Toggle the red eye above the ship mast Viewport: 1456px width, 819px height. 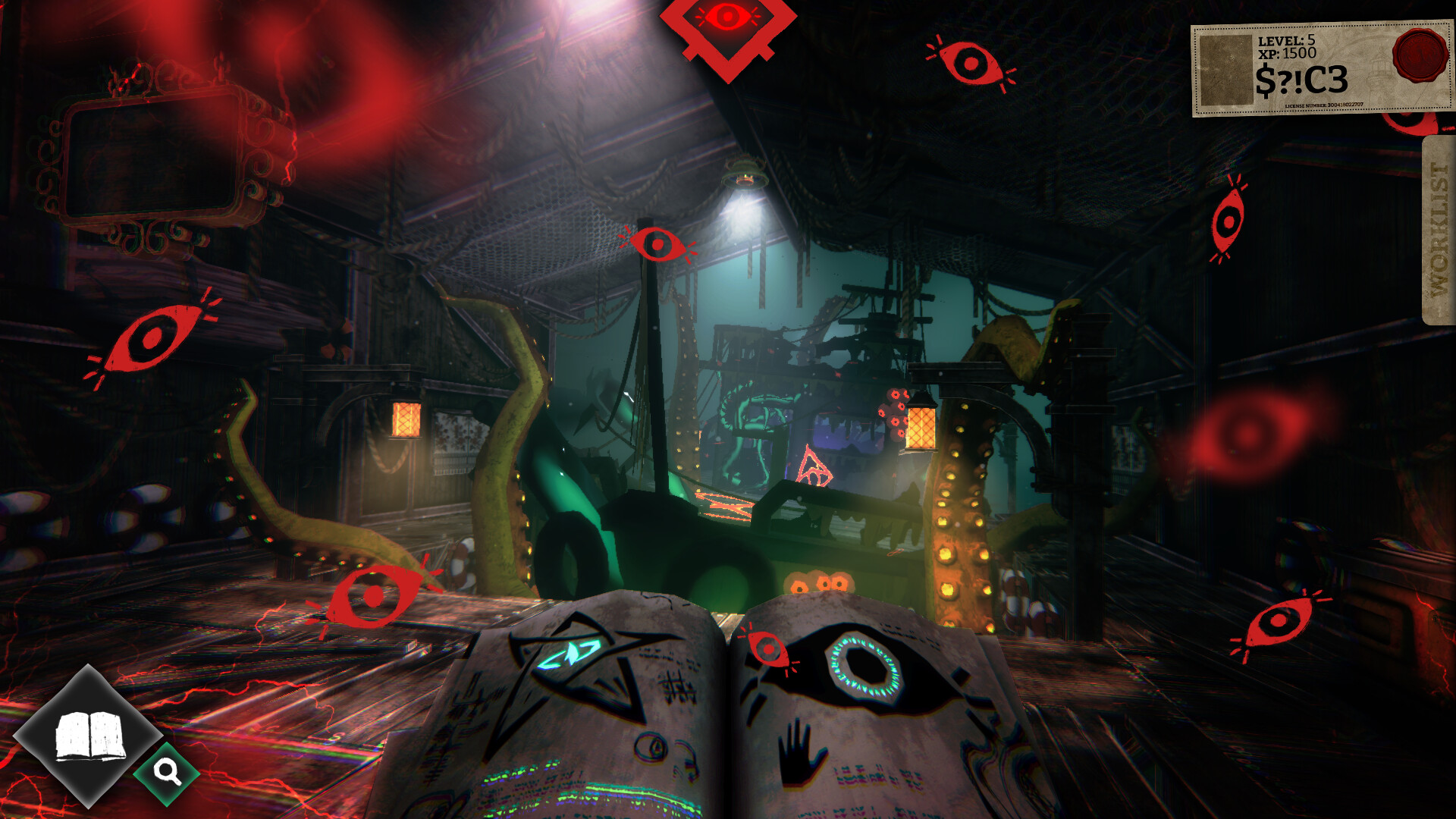pos(657,244)
